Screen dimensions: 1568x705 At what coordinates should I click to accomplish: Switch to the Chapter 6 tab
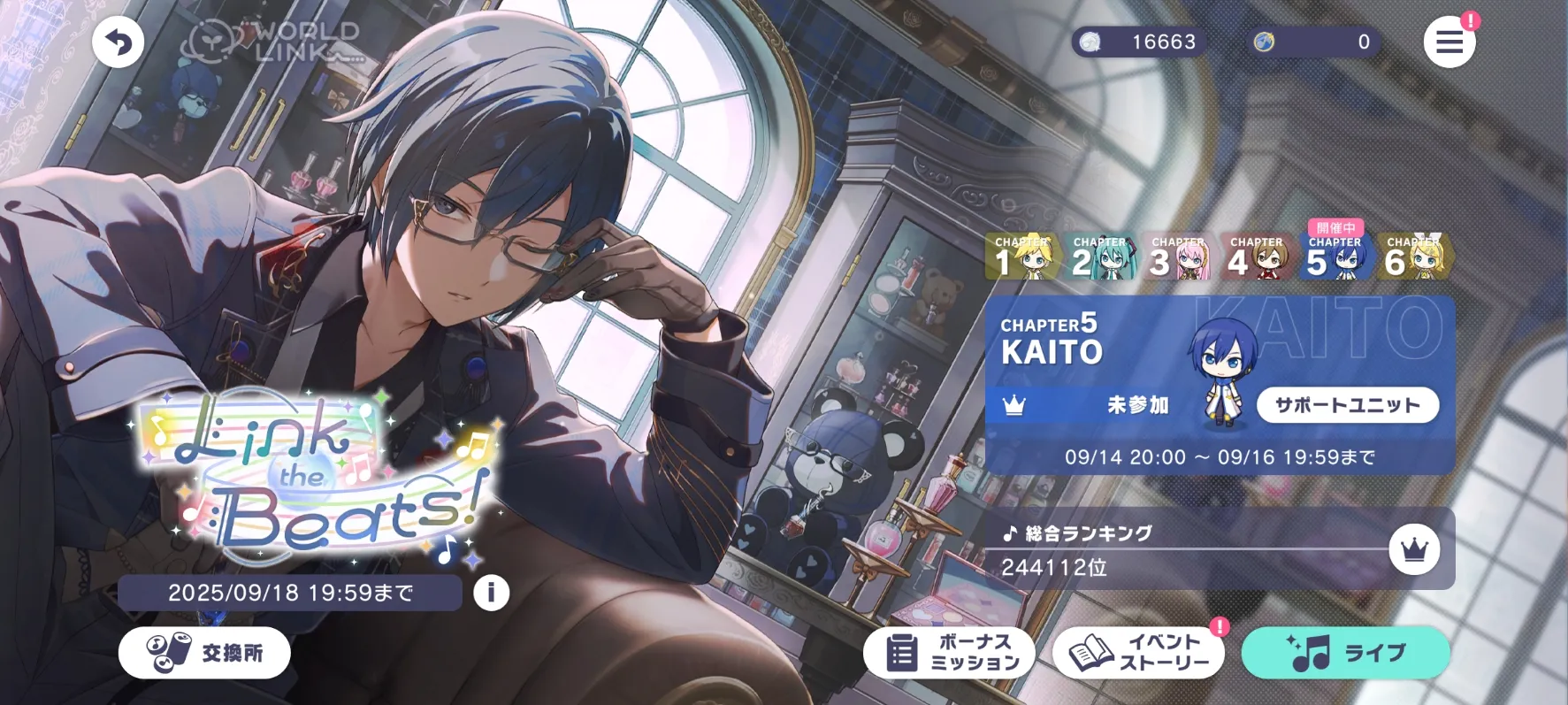[x=1413, y=257]
